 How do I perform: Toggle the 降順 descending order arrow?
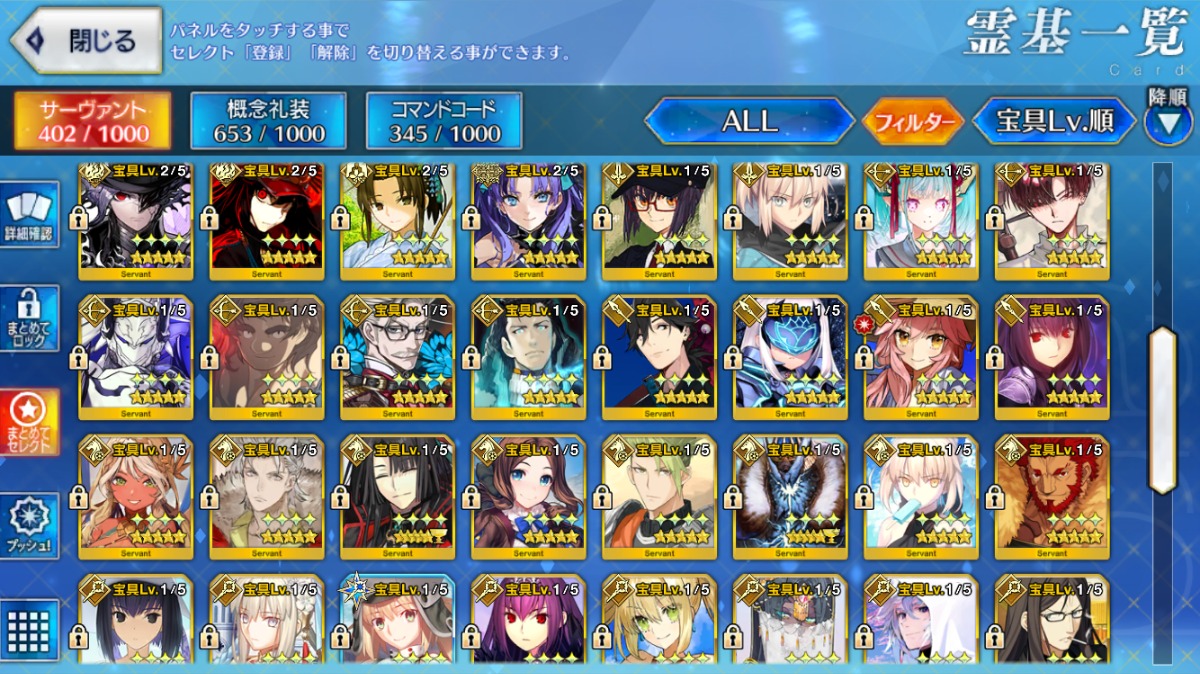[x=1167, y=122]
